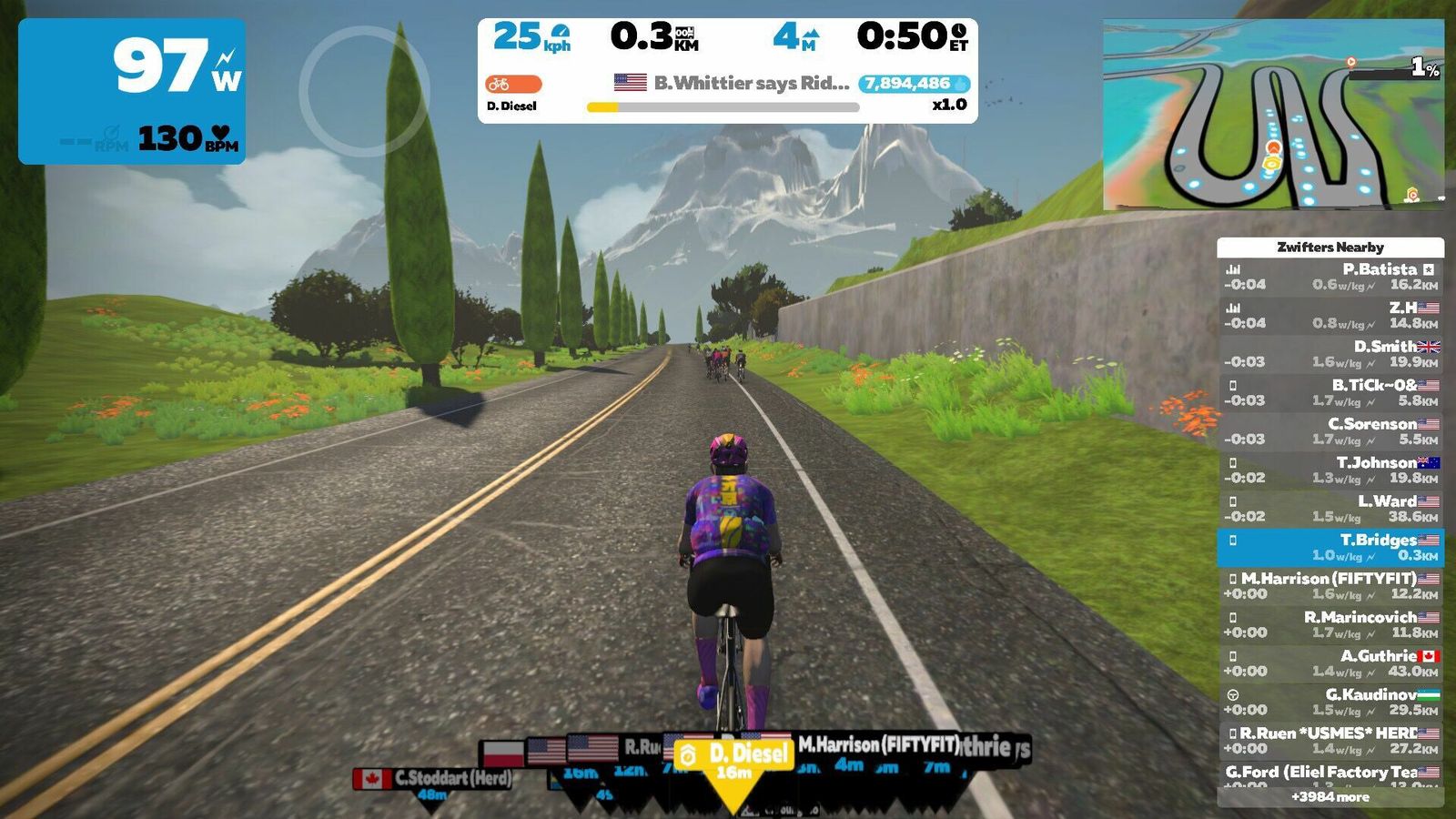Open the 97 W power panel
Image resolution: width=1456 pixels, height=819 pixels.
[x=132, y=91]
